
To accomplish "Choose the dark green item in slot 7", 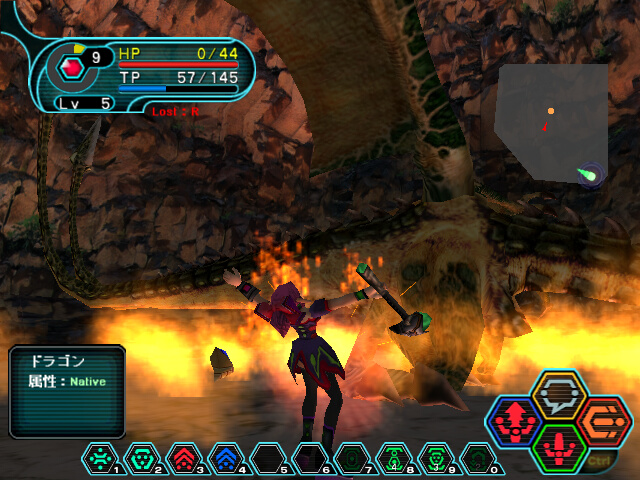I will pyautogui.click(x=352, y=458).
